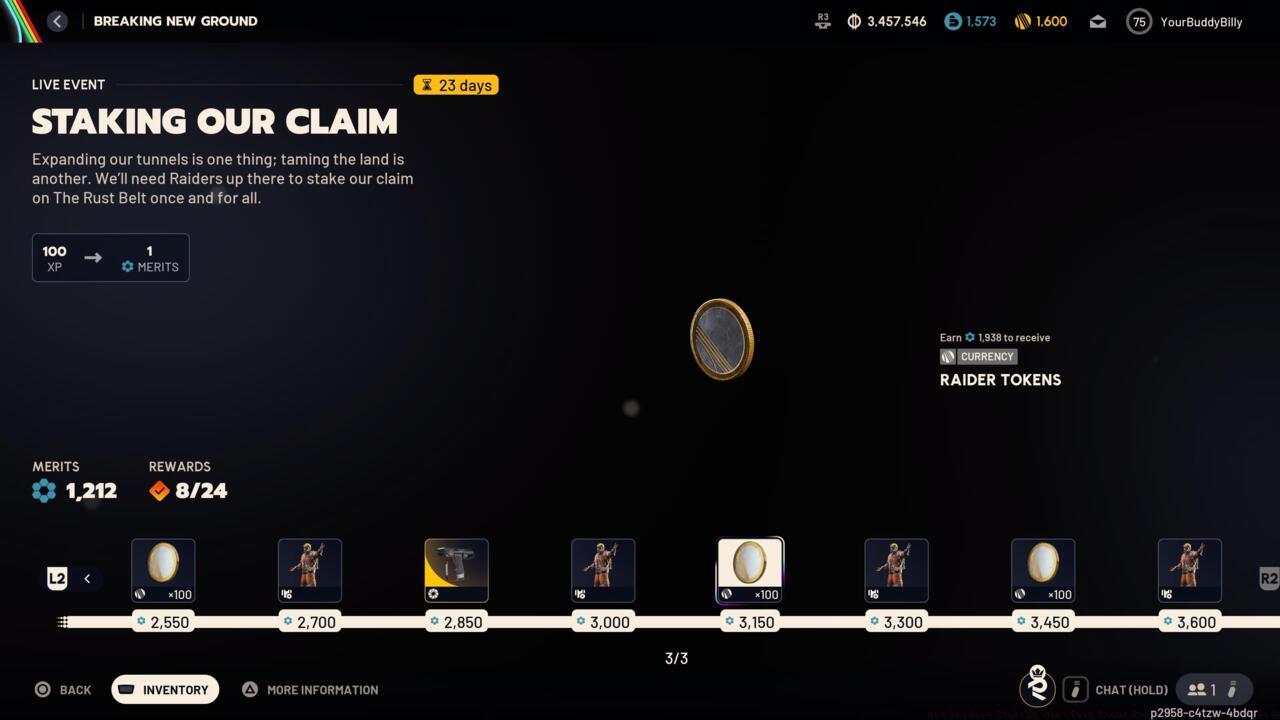
Task: Click the orange Rewards badge icon beside 8/24
Action: pyautogui.click(x=159, y=490)
